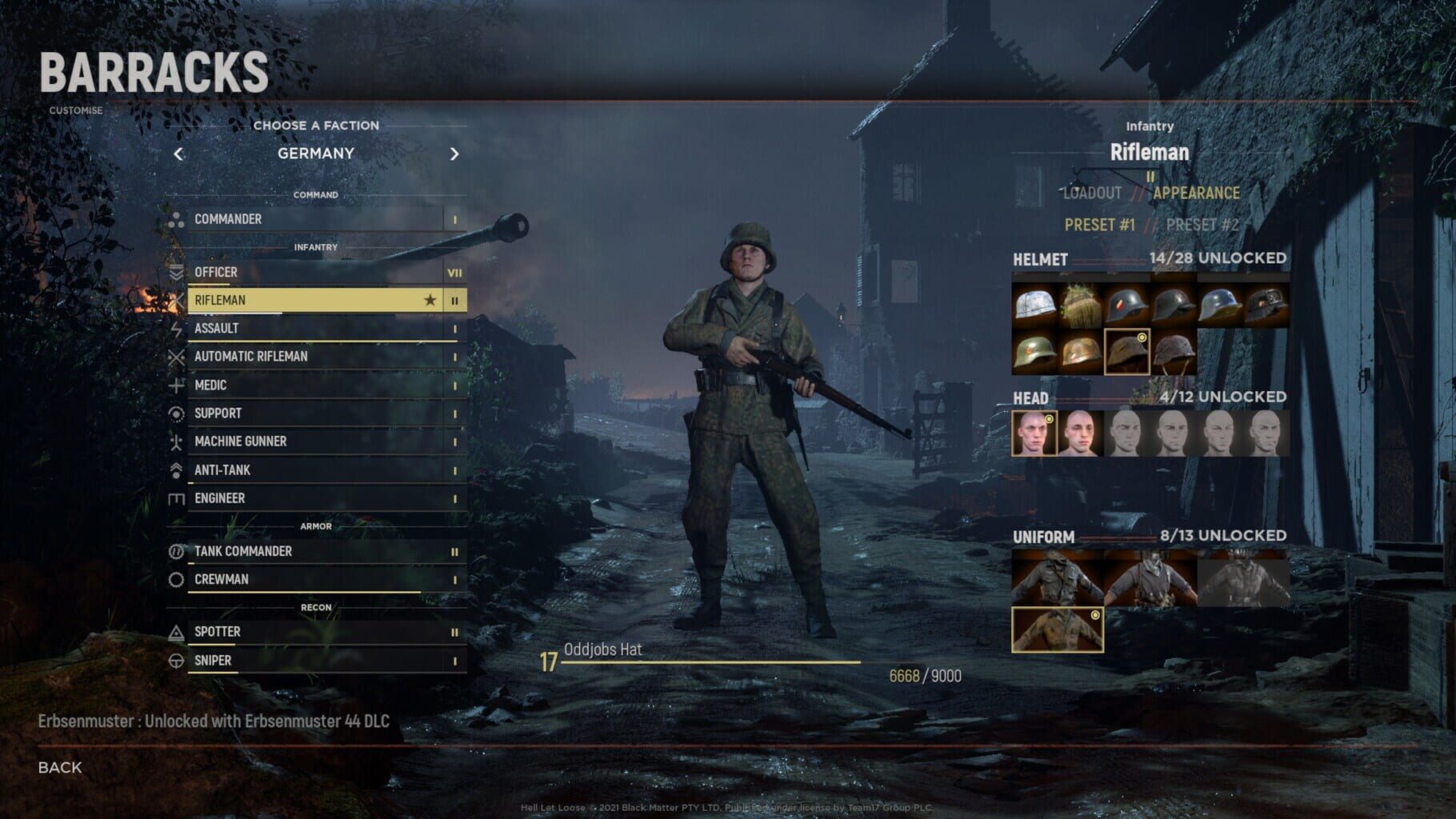Image resolution: width=1456 pixels, height=819 pixels.
Task: Select the Machine Gunner icon
Action: [178, 441]
